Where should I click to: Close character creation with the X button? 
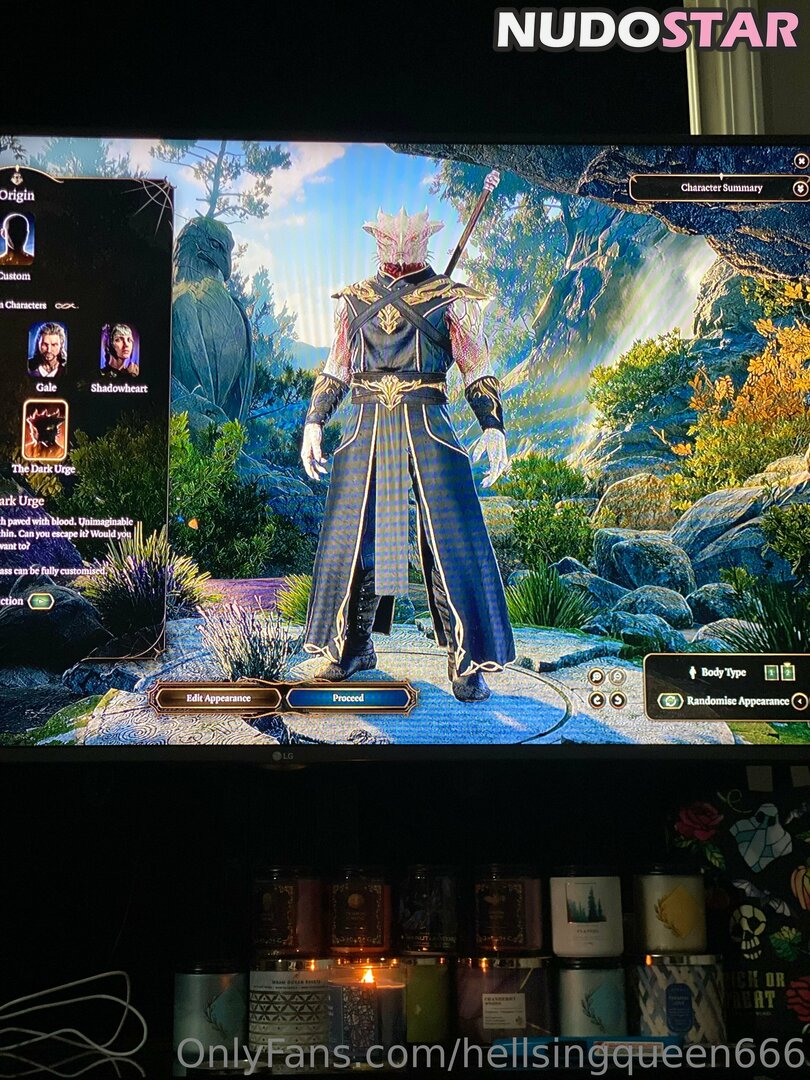tap(800, 160)
